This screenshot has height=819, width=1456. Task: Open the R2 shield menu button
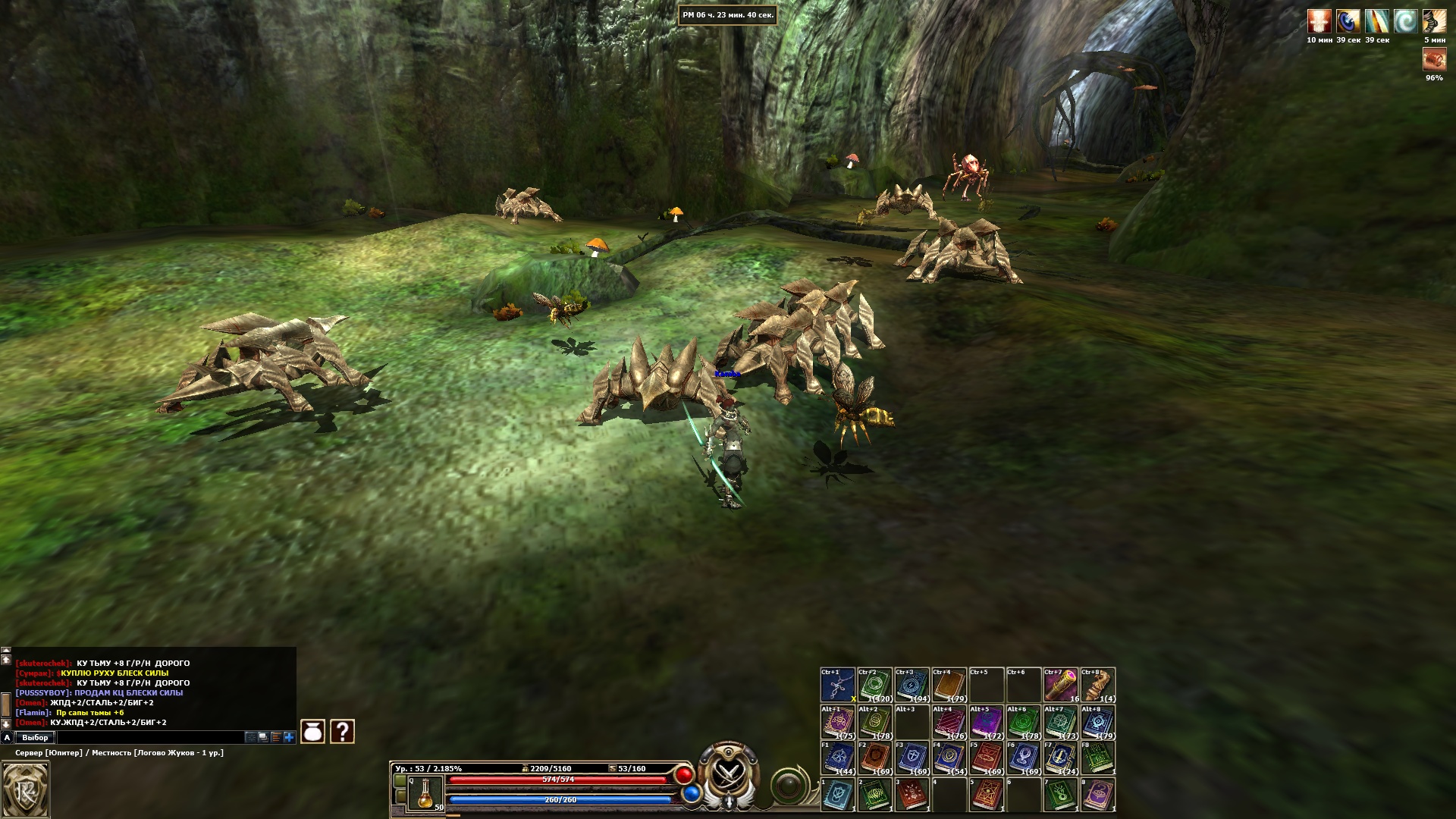click(25, 789)
